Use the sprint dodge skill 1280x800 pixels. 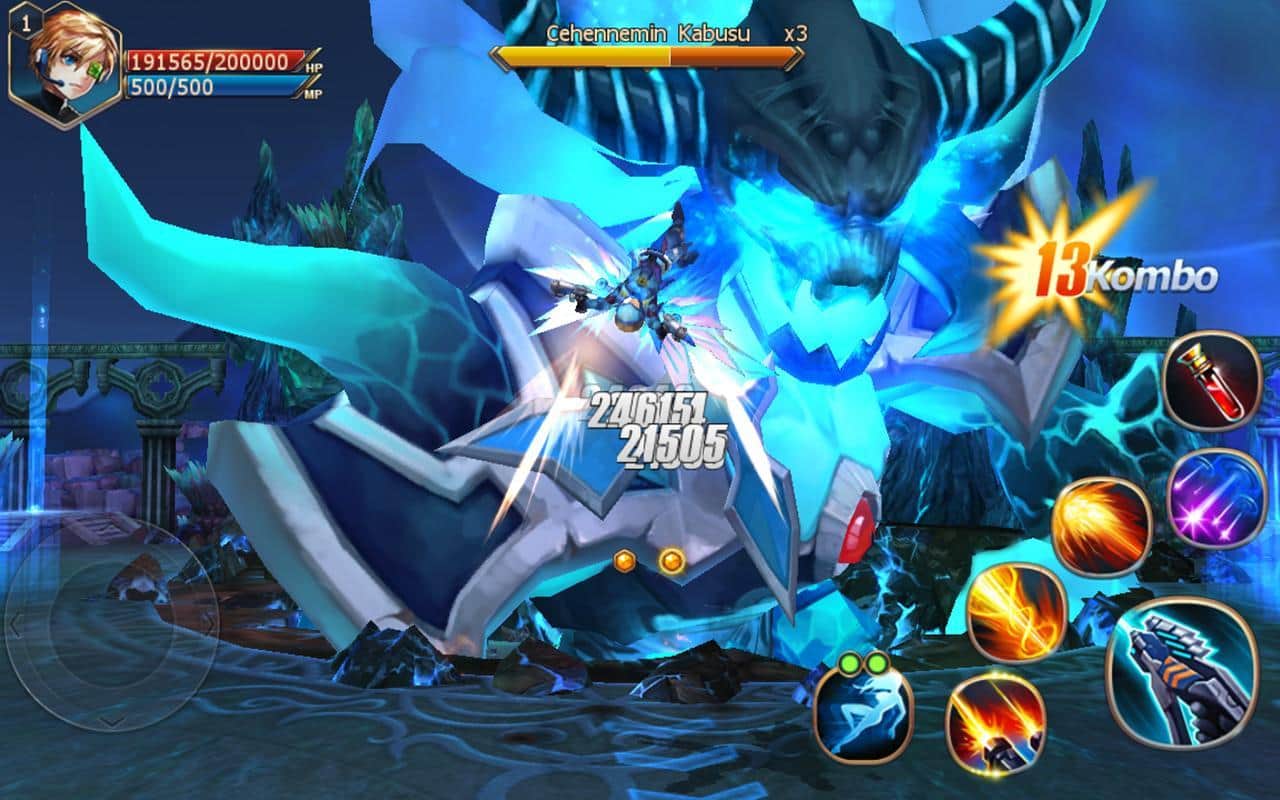coord(861,712)
